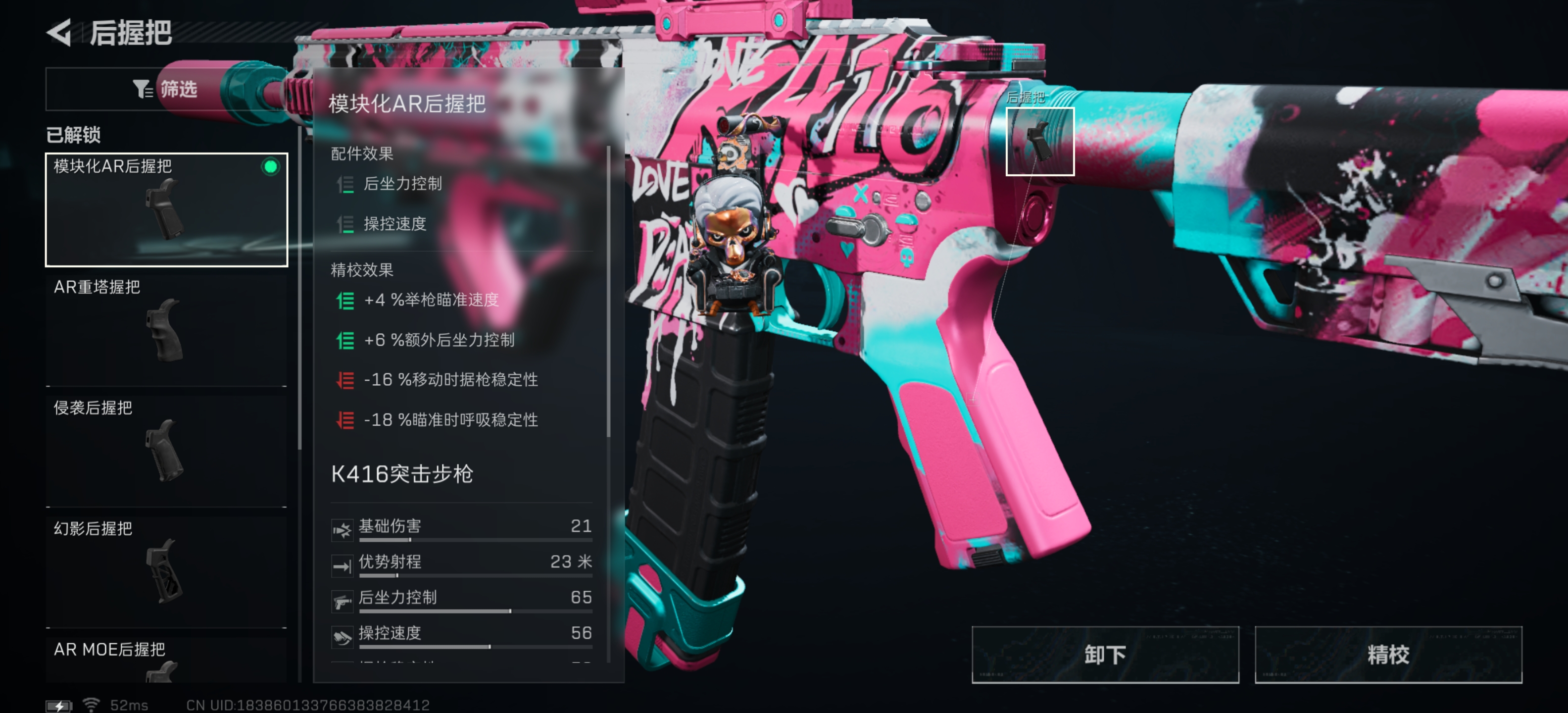Viewport: 1568px width, 713px height.
Task: Click the 后握把 slot marker on the weapon
Action: [x=1039, y=141]
